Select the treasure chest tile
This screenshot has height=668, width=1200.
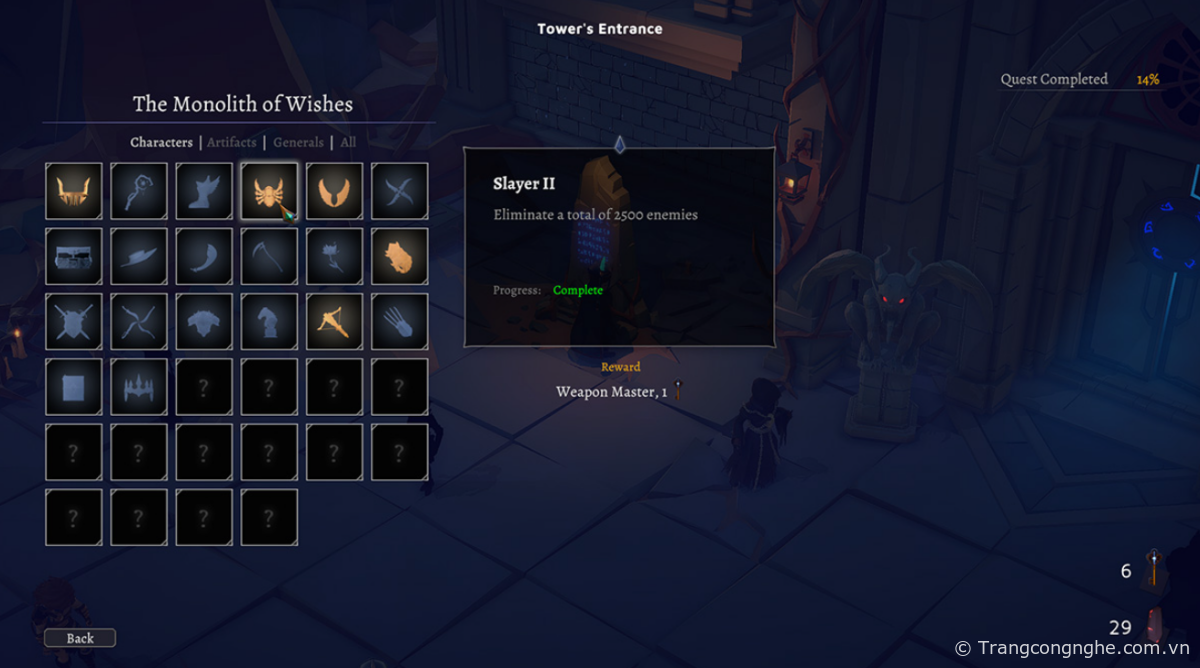point(74,256)
